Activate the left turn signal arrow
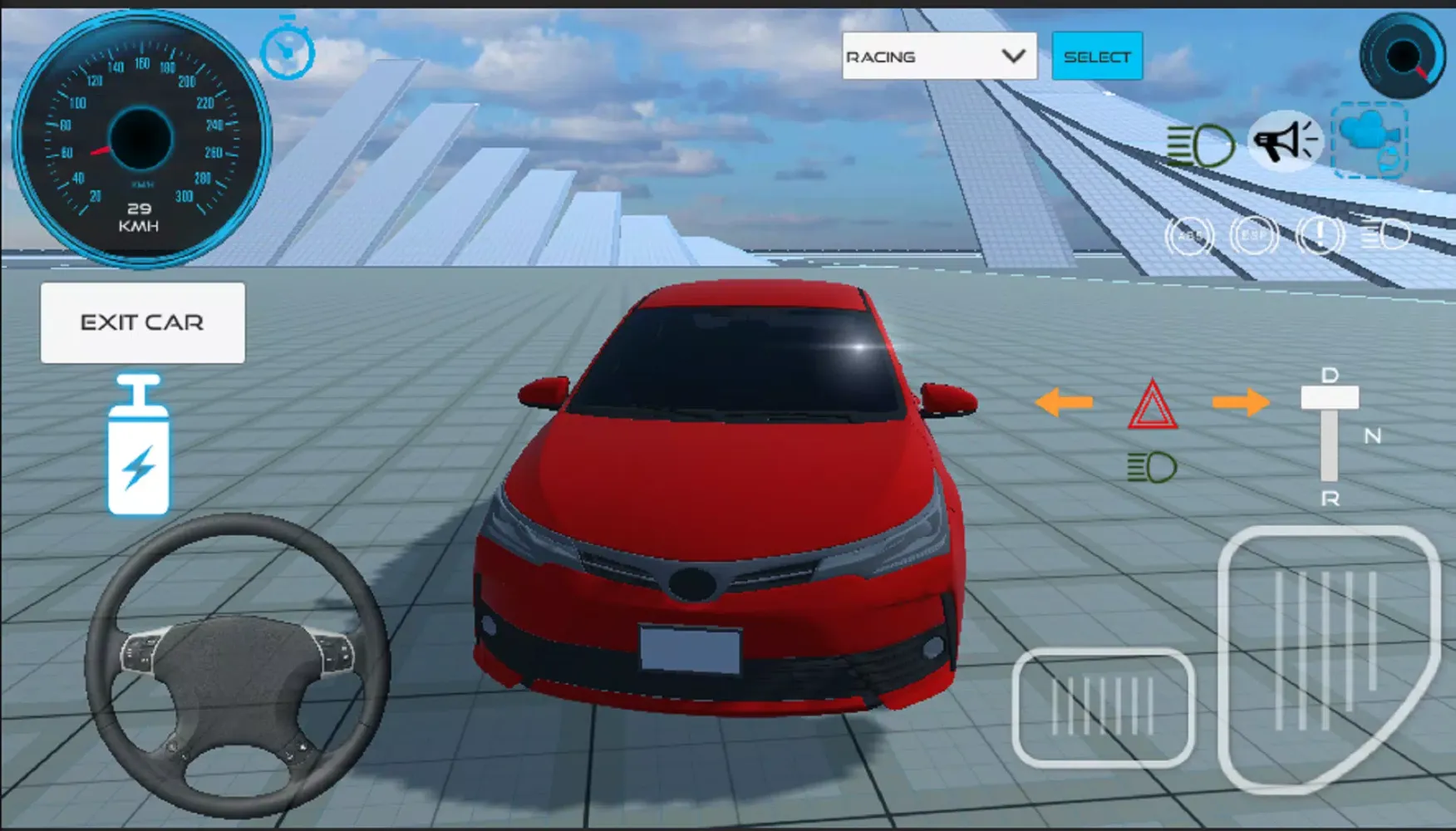 click(1064, 403)
